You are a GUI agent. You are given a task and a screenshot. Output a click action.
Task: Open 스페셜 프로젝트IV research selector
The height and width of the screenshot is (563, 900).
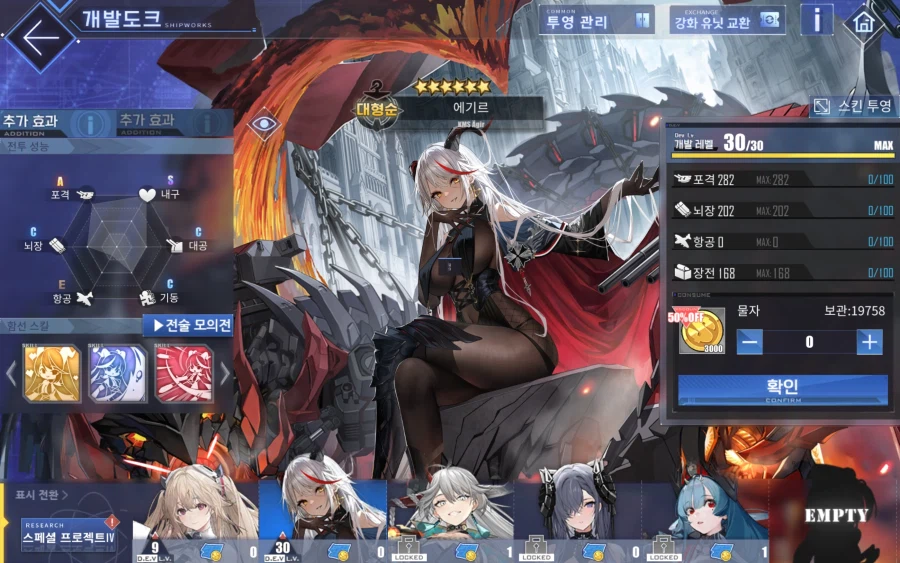point(68,535)
